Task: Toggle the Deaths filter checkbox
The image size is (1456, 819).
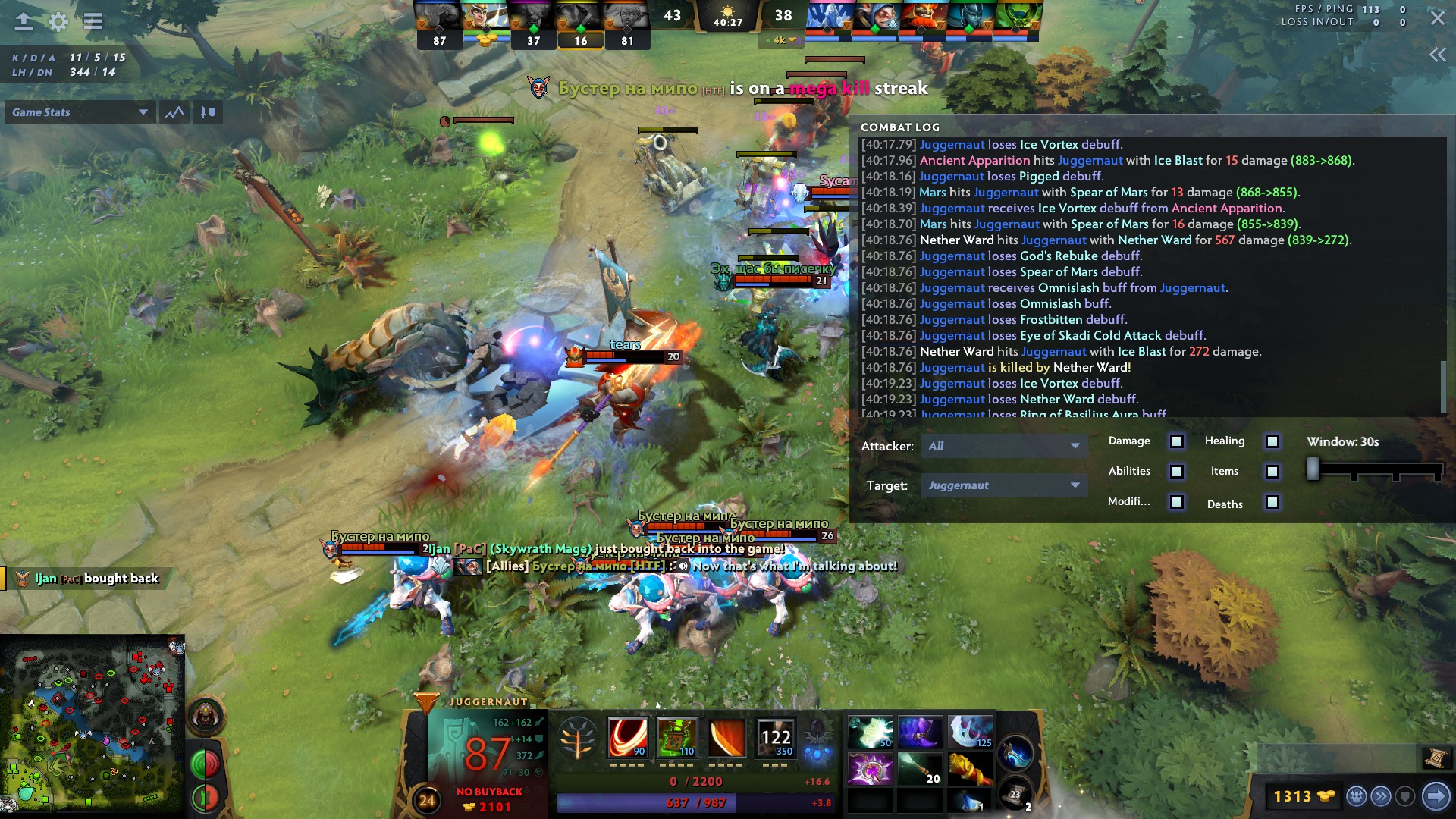Action: pyautogui.click(x=1273, y=503)
